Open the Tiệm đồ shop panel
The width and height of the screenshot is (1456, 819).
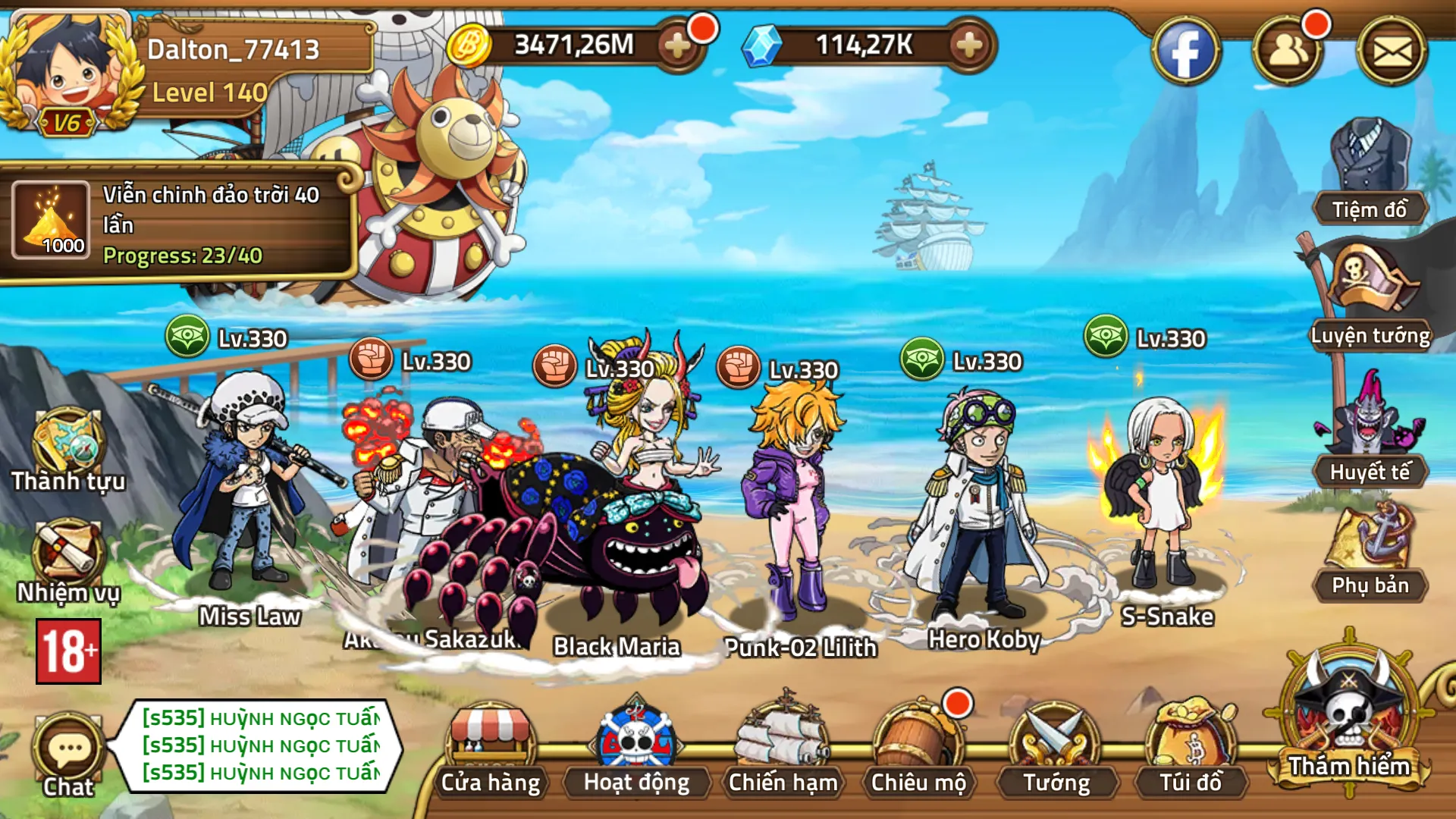[1370, 174]
